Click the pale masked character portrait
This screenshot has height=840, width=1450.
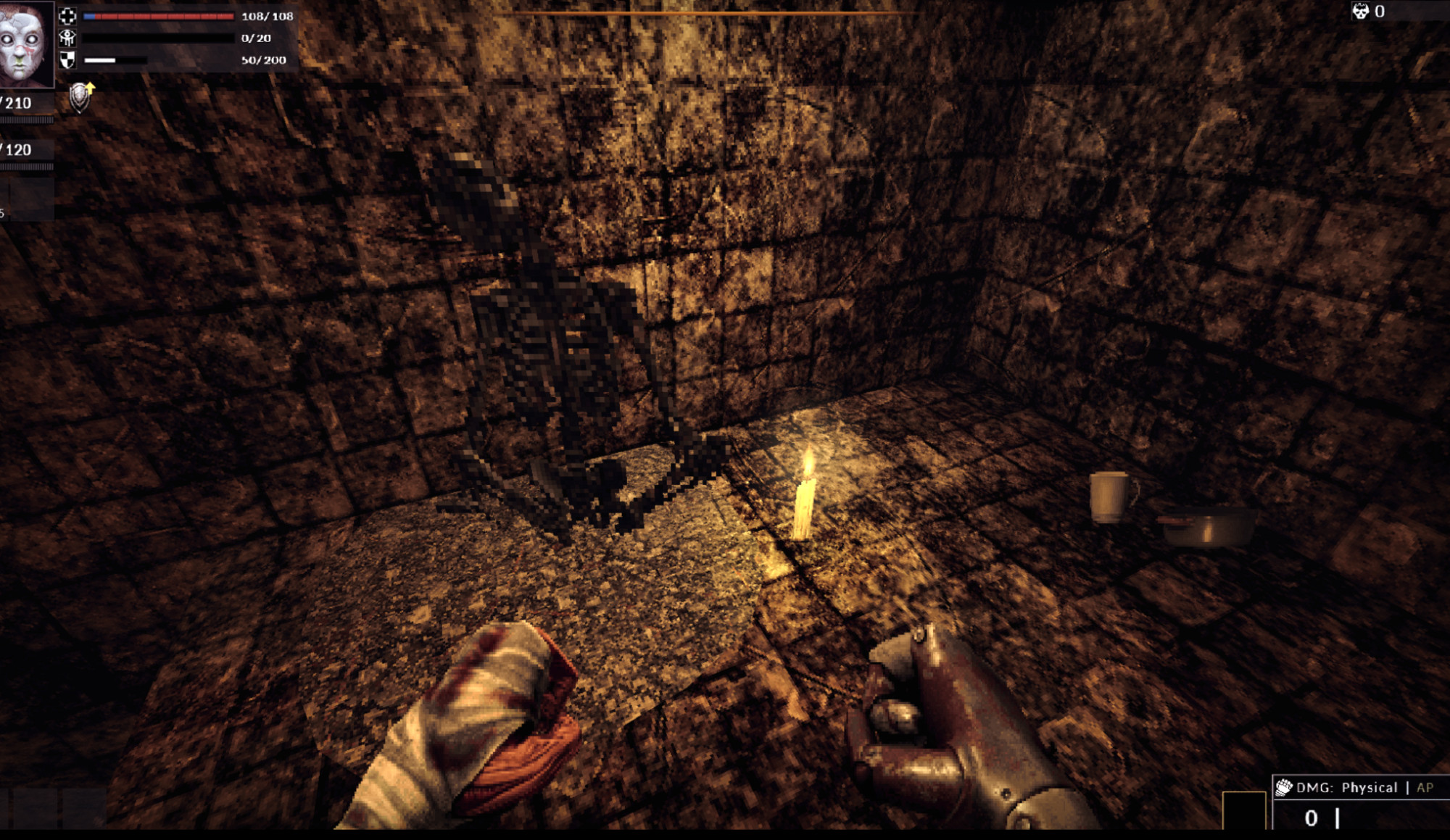[25, 43]
